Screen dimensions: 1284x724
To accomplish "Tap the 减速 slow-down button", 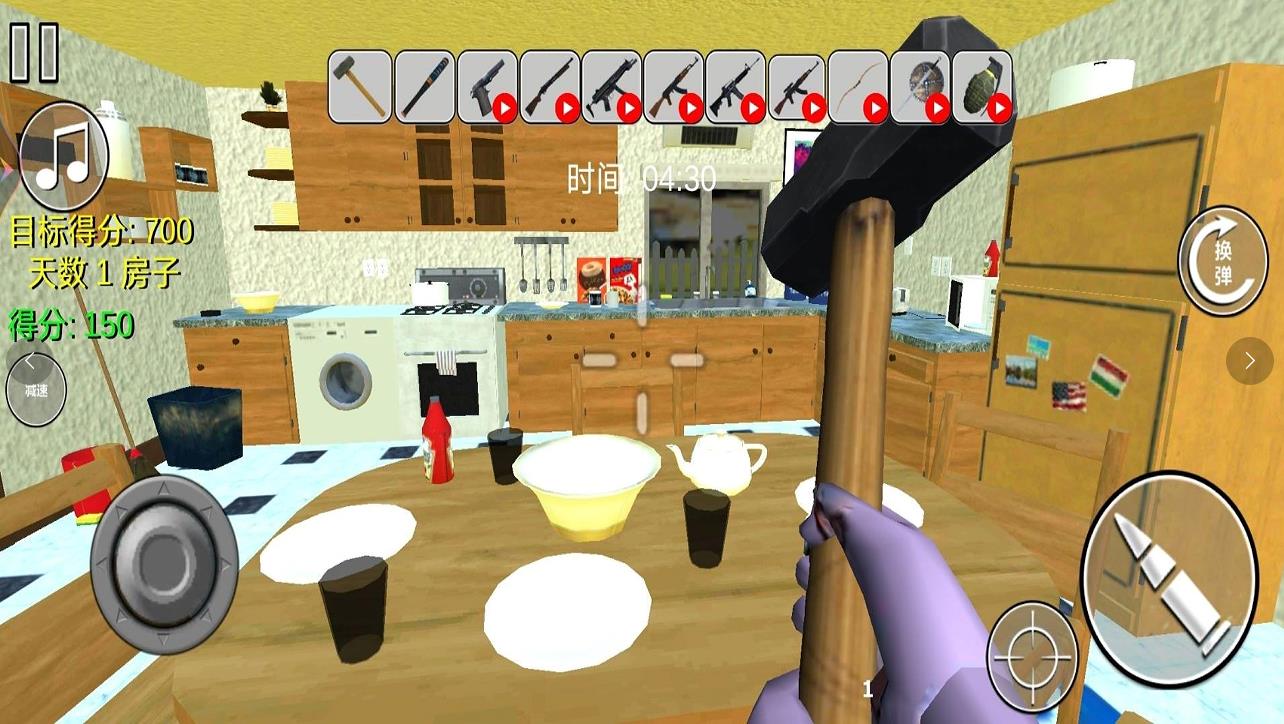I will click(36, 390).
